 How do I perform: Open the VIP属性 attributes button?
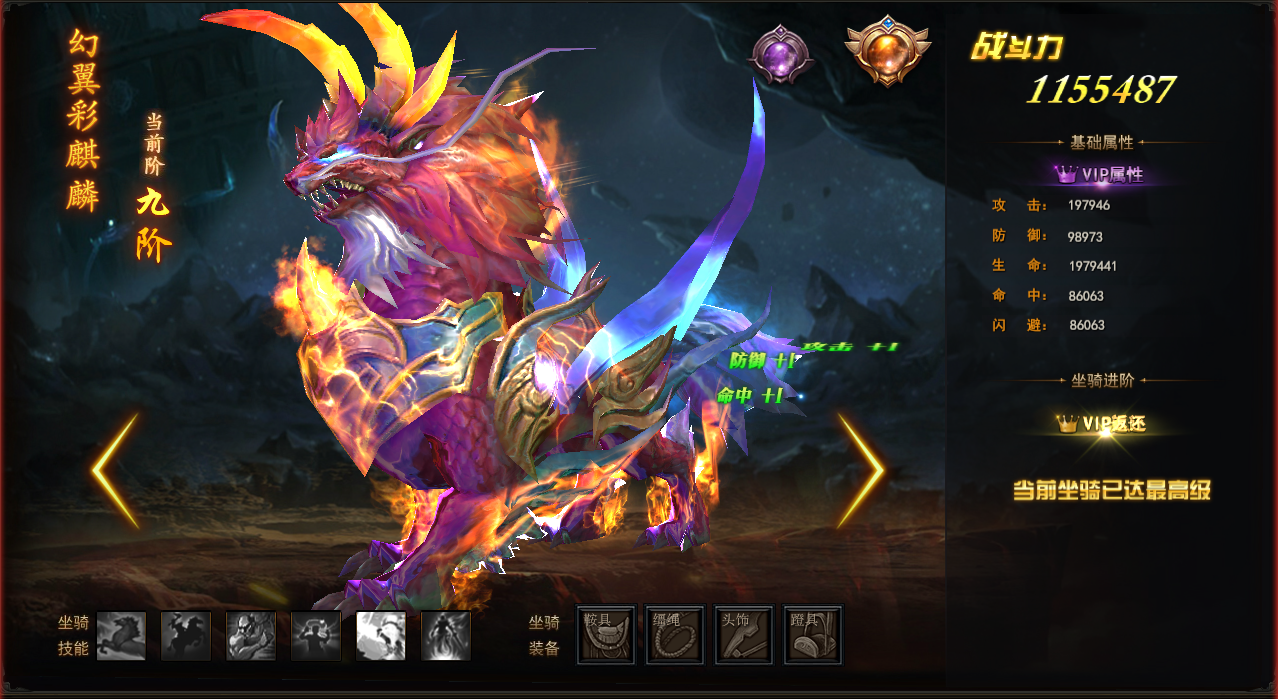(1100, 174)
